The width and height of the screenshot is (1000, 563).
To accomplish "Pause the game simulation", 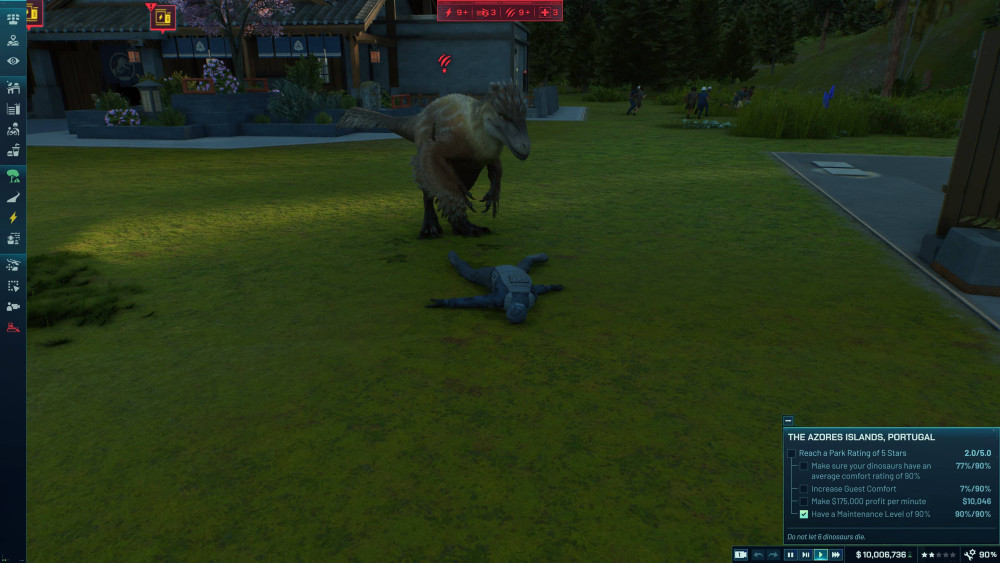I will pyautogui.click(x=790, y=554).
